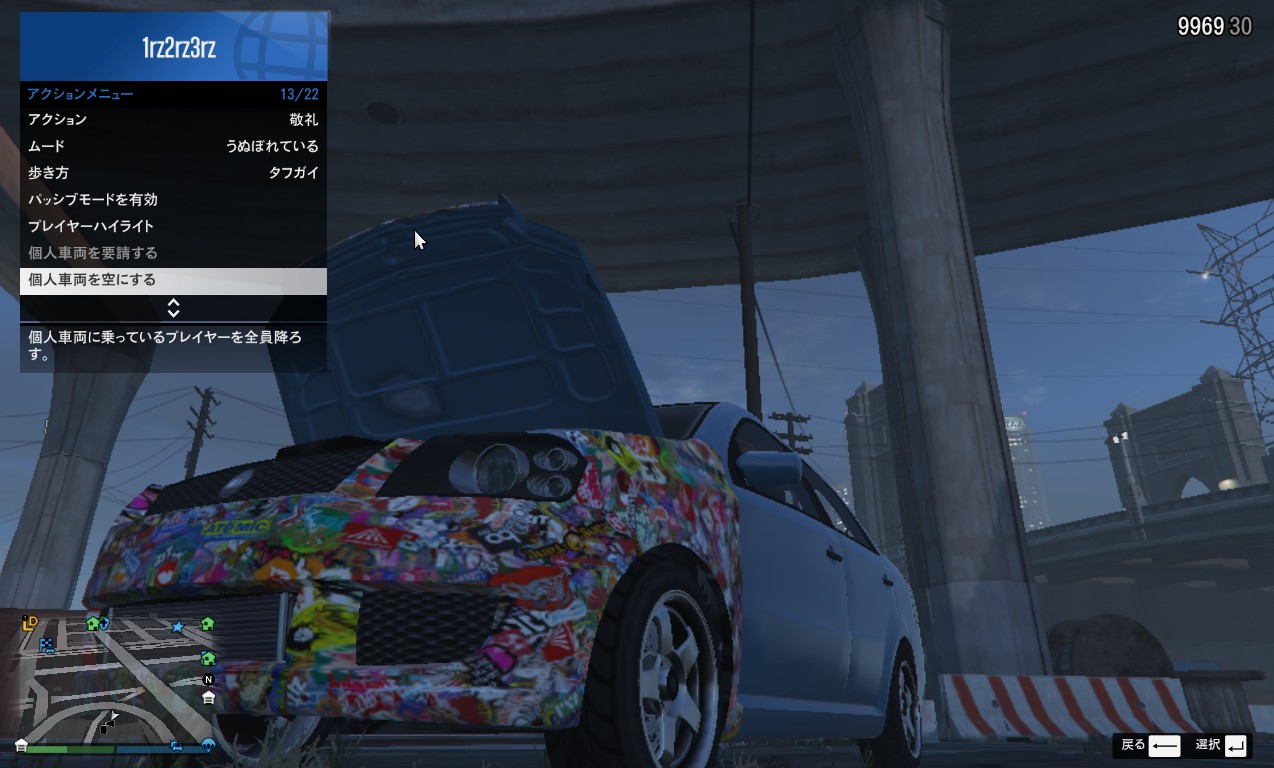
Task: Select 個人車両を要請する entry
Action: tap(173, 254)
